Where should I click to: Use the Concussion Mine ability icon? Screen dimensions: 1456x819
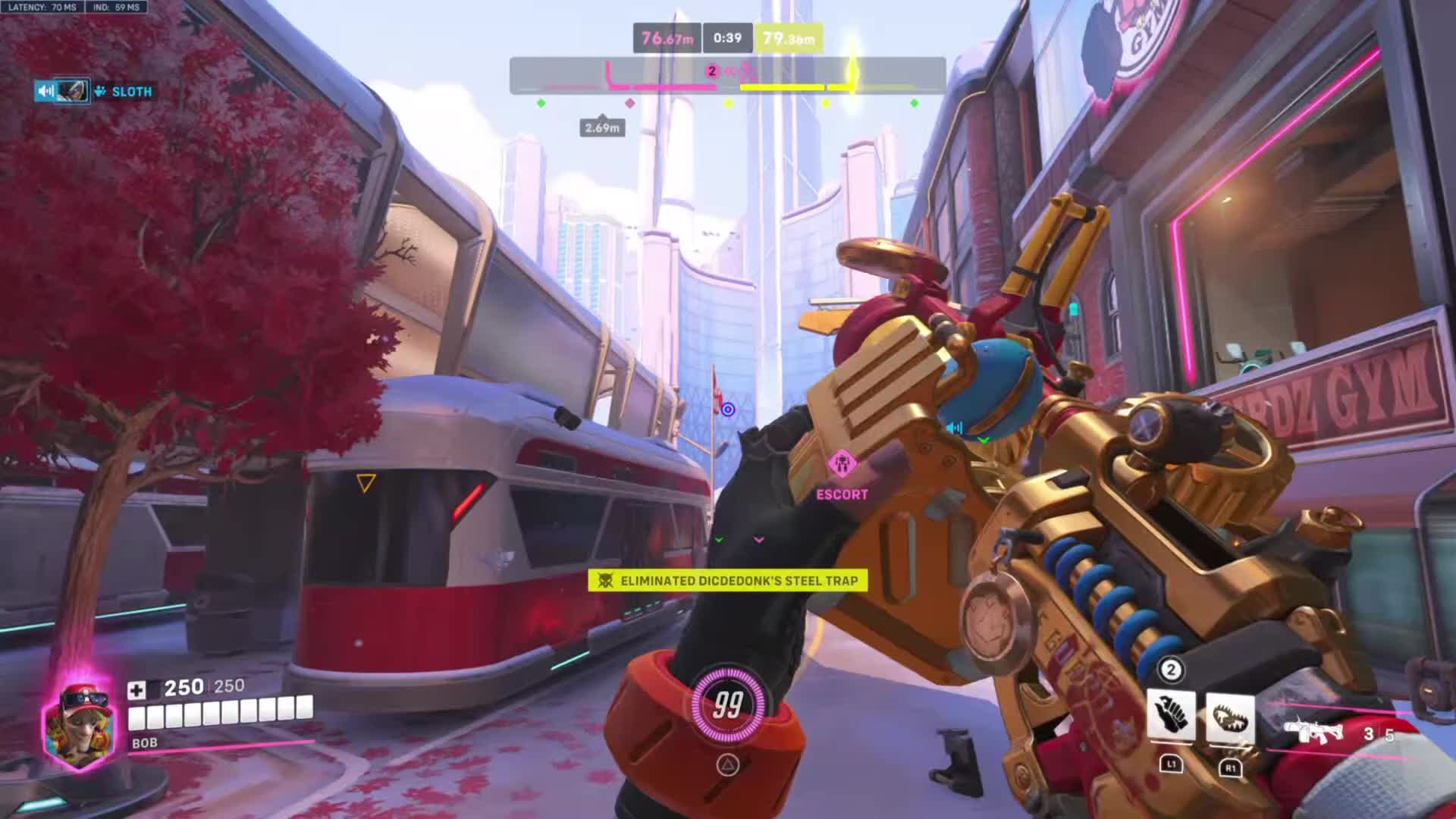pyautogui.click(x=1171, y=717)
